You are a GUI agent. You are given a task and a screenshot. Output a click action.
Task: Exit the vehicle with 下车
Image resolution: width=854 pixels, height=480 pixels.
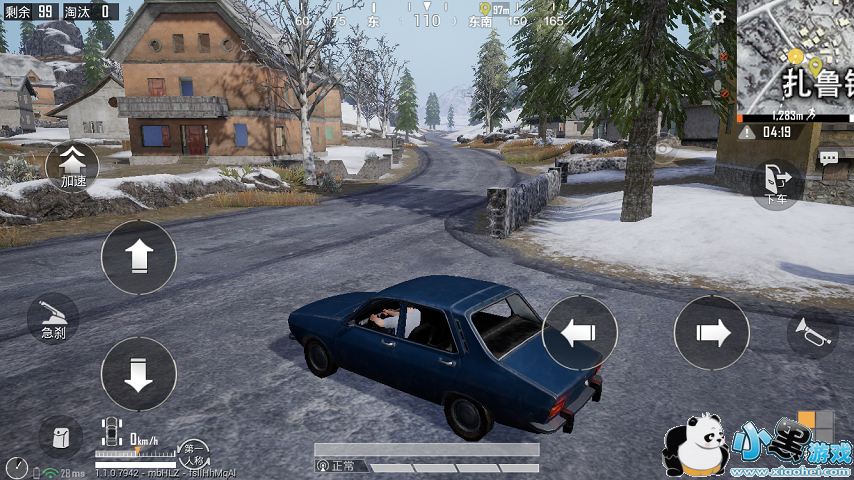(x=776, y=184)
